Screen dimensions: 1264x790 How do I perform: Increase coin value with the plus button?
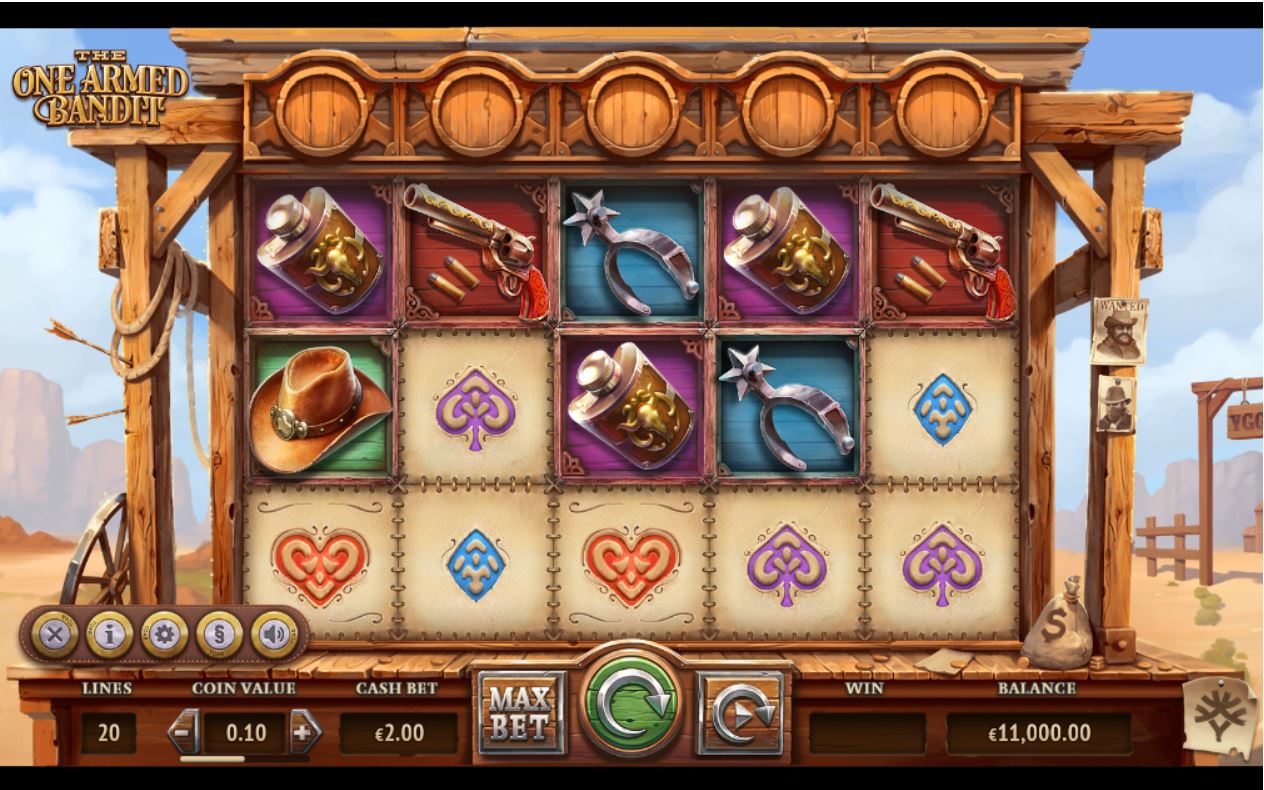coord(305,733)
